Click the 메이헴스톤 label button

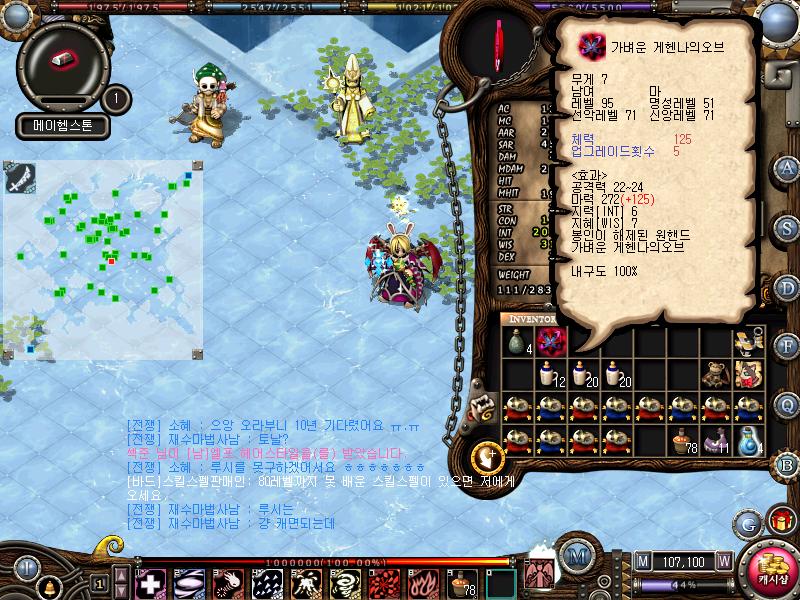62,126
